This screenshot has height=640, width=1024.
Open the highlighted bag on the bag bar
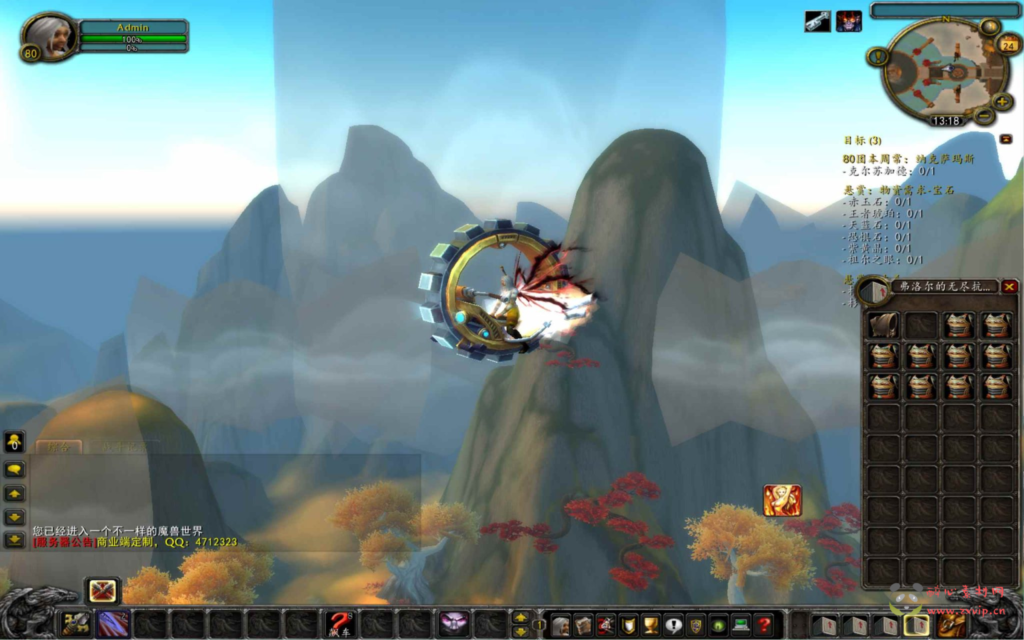917,625
